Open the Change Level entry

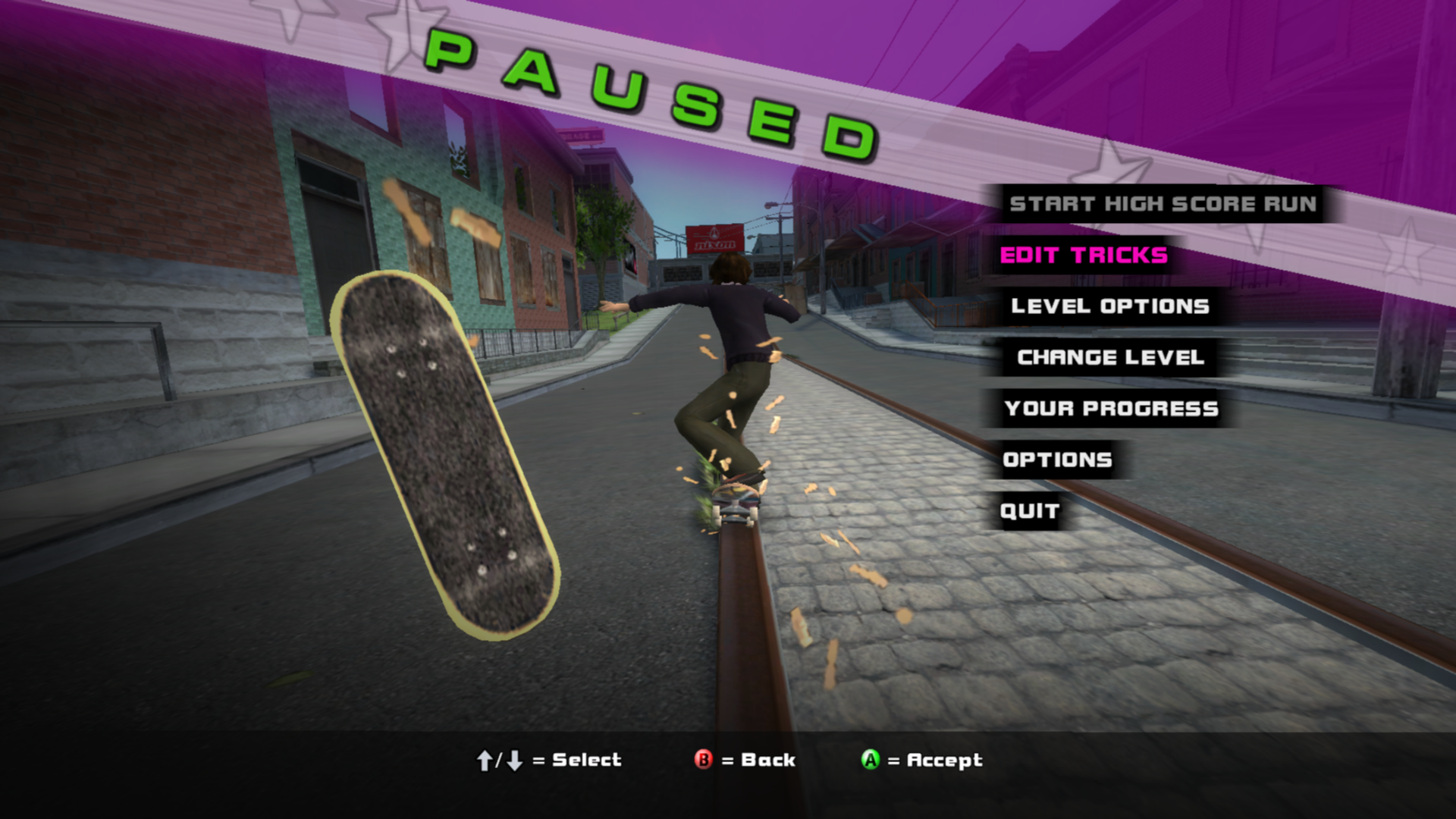[1110, 357]
